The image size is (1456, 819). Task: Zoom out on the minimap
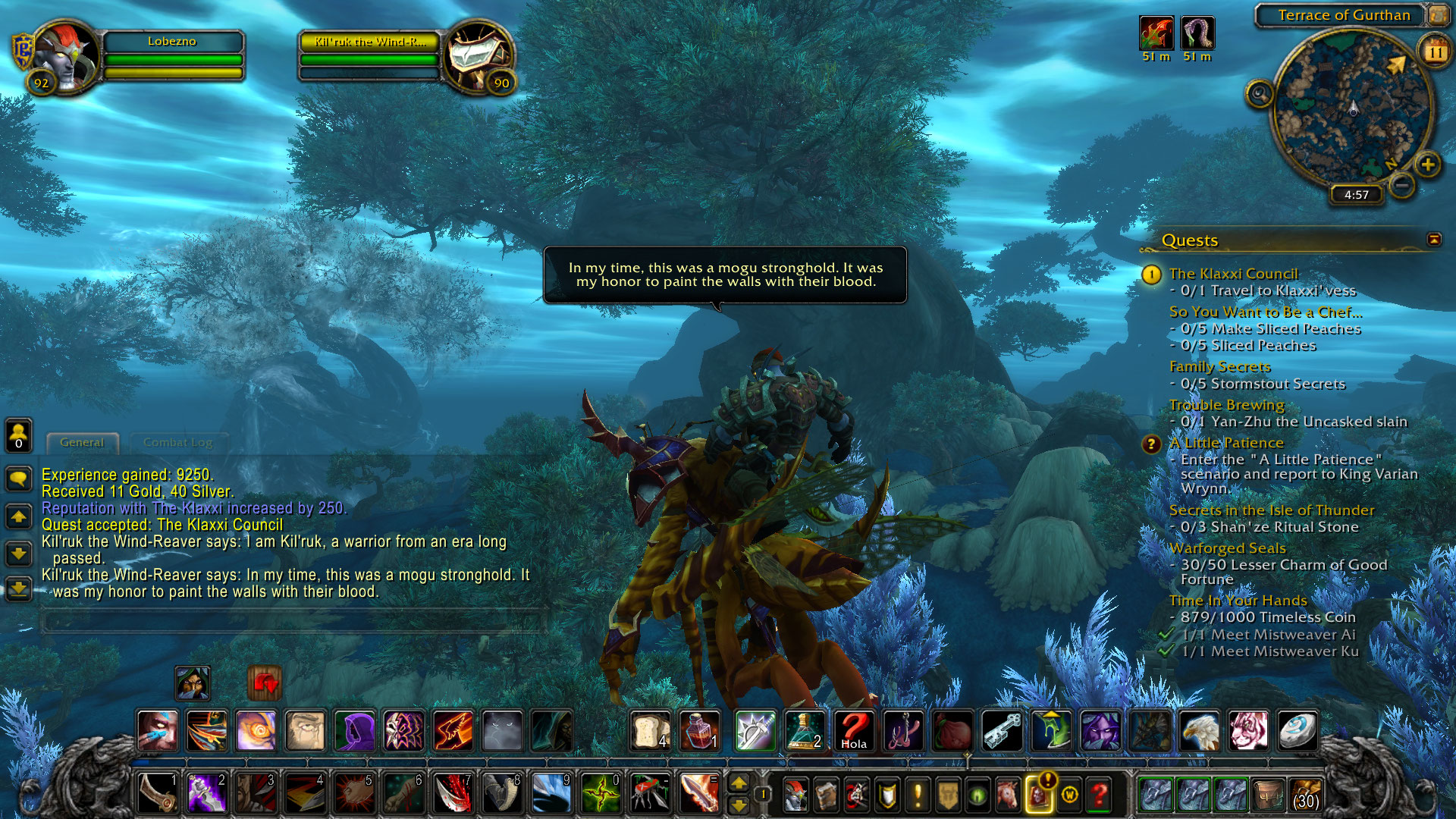click(1402, 185)
